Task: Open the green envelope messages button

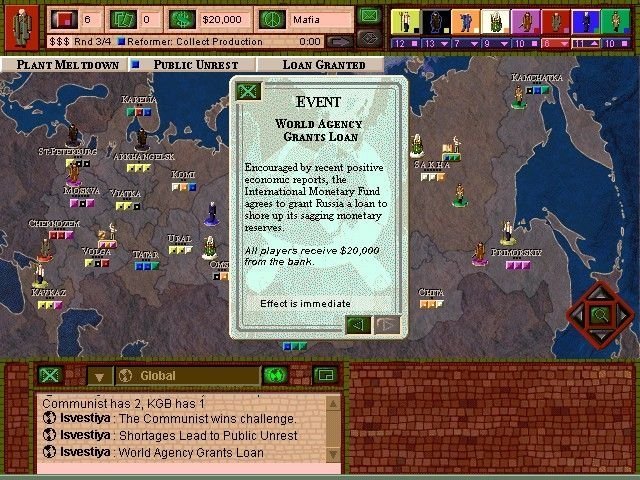Action: (370, 16)
